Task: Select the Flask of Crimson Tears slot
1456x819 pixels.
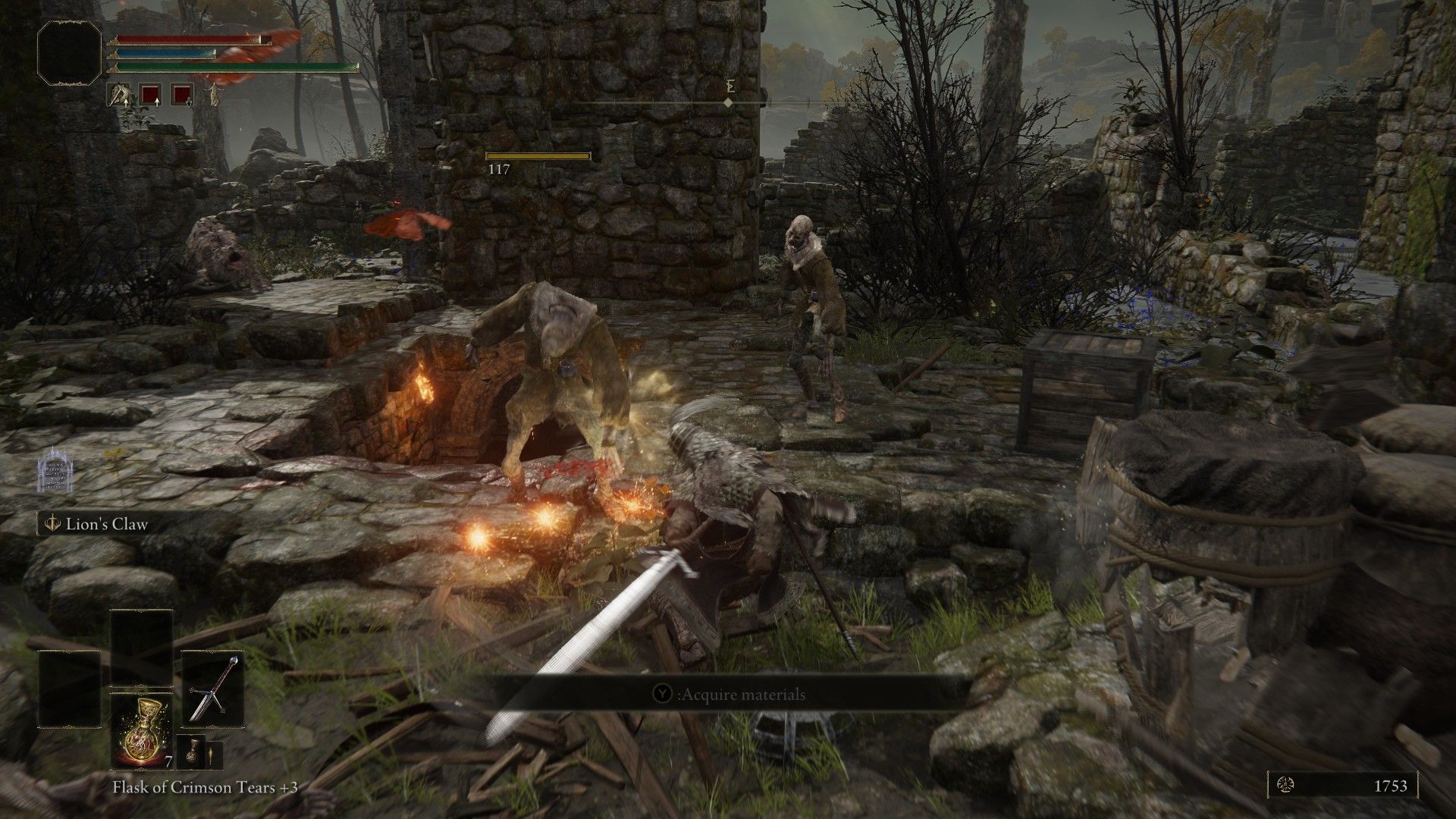Action: point(142,732)
